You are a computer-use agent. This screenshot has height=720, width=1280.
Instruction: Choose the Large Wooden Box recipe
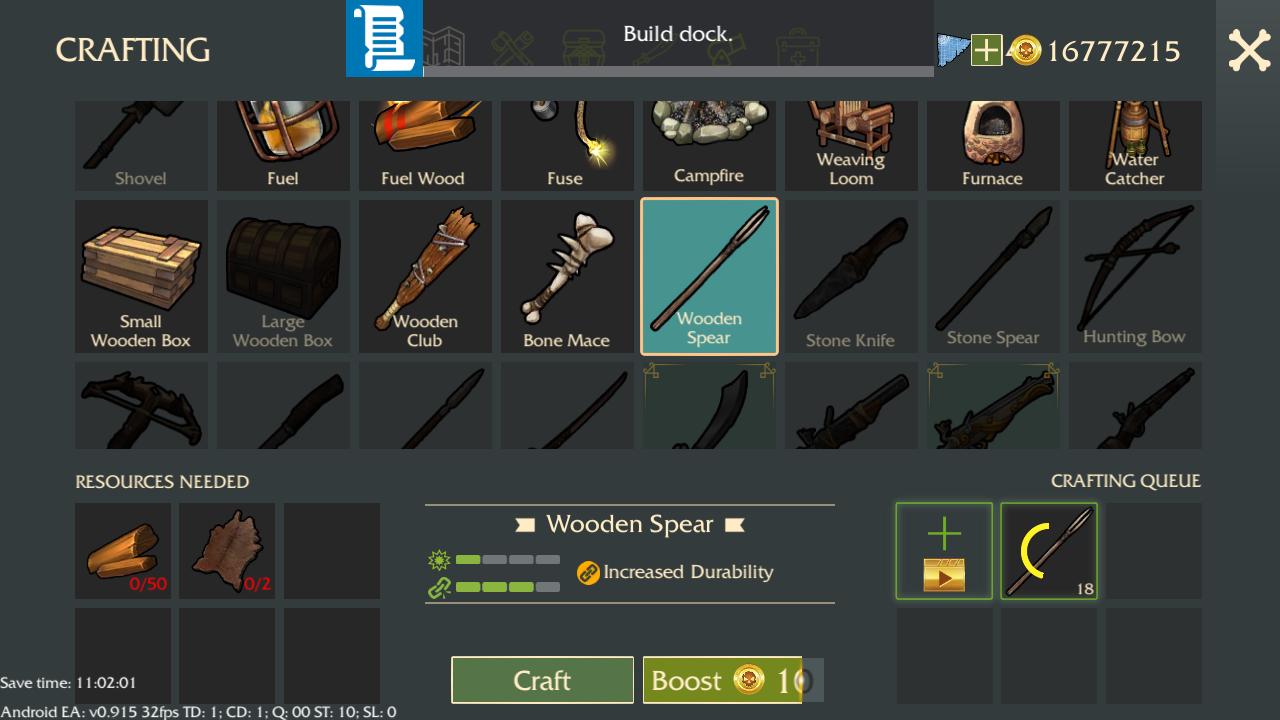[283, 276]
